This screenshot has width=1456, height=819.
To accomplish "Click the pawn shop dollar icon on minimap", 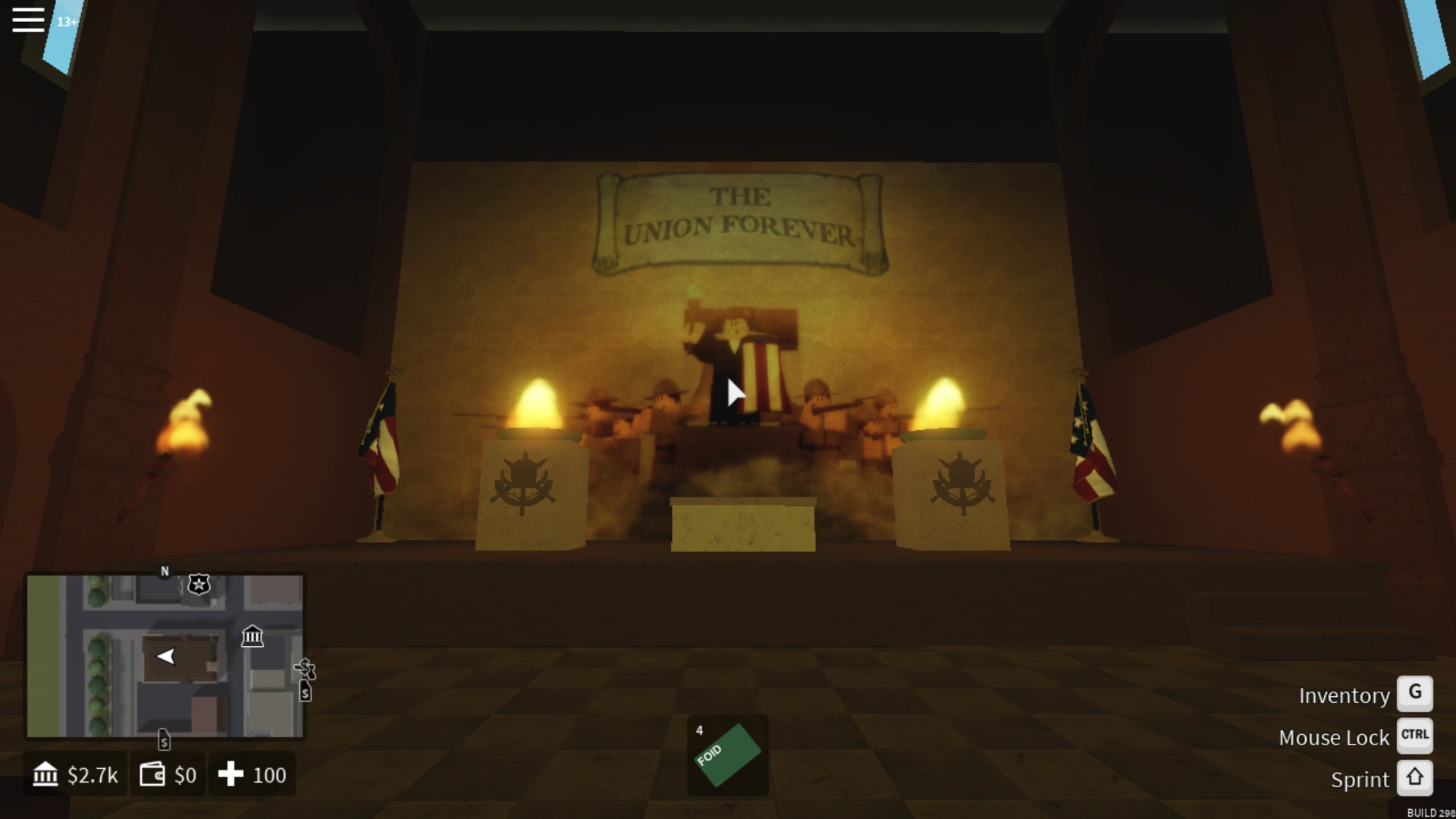I will tap(306, 669).
